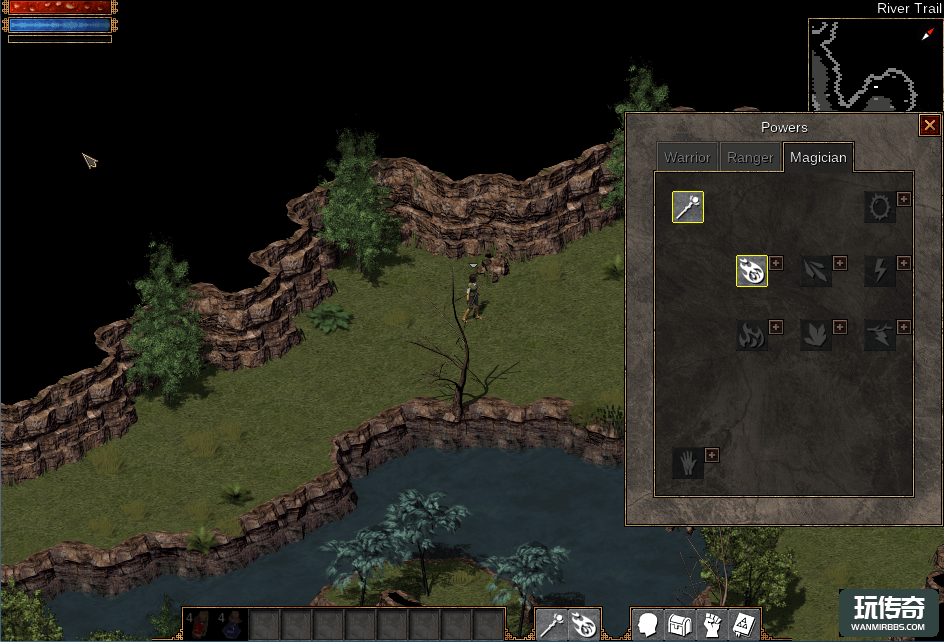Open the character sheet via head icon

(648, 625)
